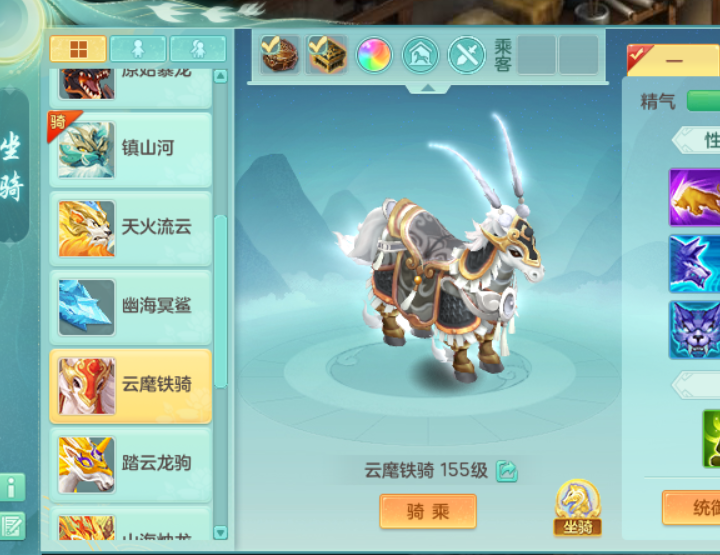Click the green refresh icon beside mount name
This screenshot has width=720, height=555.
pos(506,470)
